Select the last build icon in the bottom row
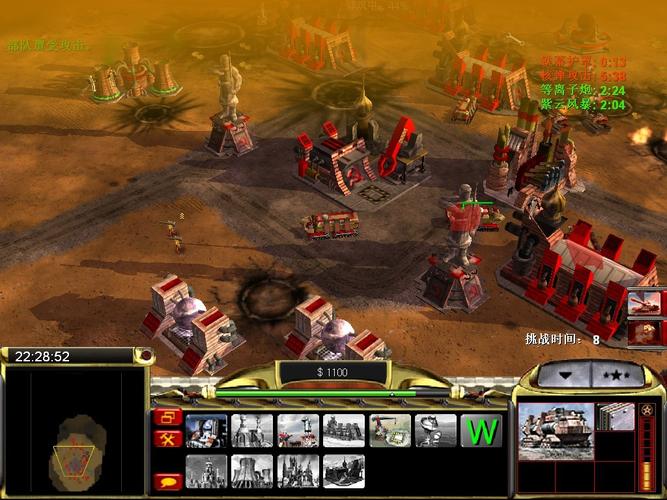Screen dimensions: 667x500 [344, 471]
